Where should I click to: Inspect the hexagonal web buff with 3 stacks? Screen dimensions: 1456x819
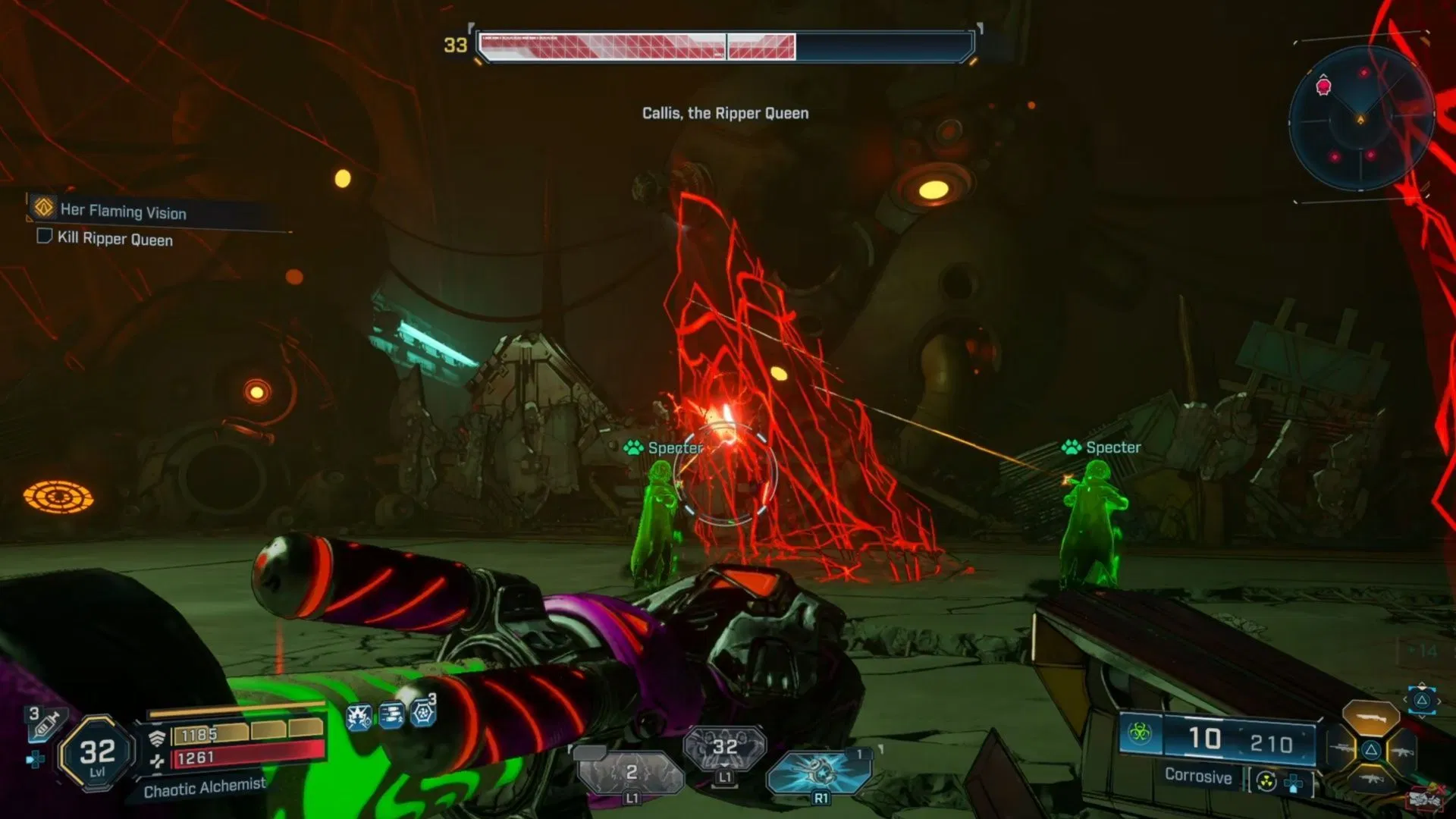pyautogui.click(x=423, y=712)
